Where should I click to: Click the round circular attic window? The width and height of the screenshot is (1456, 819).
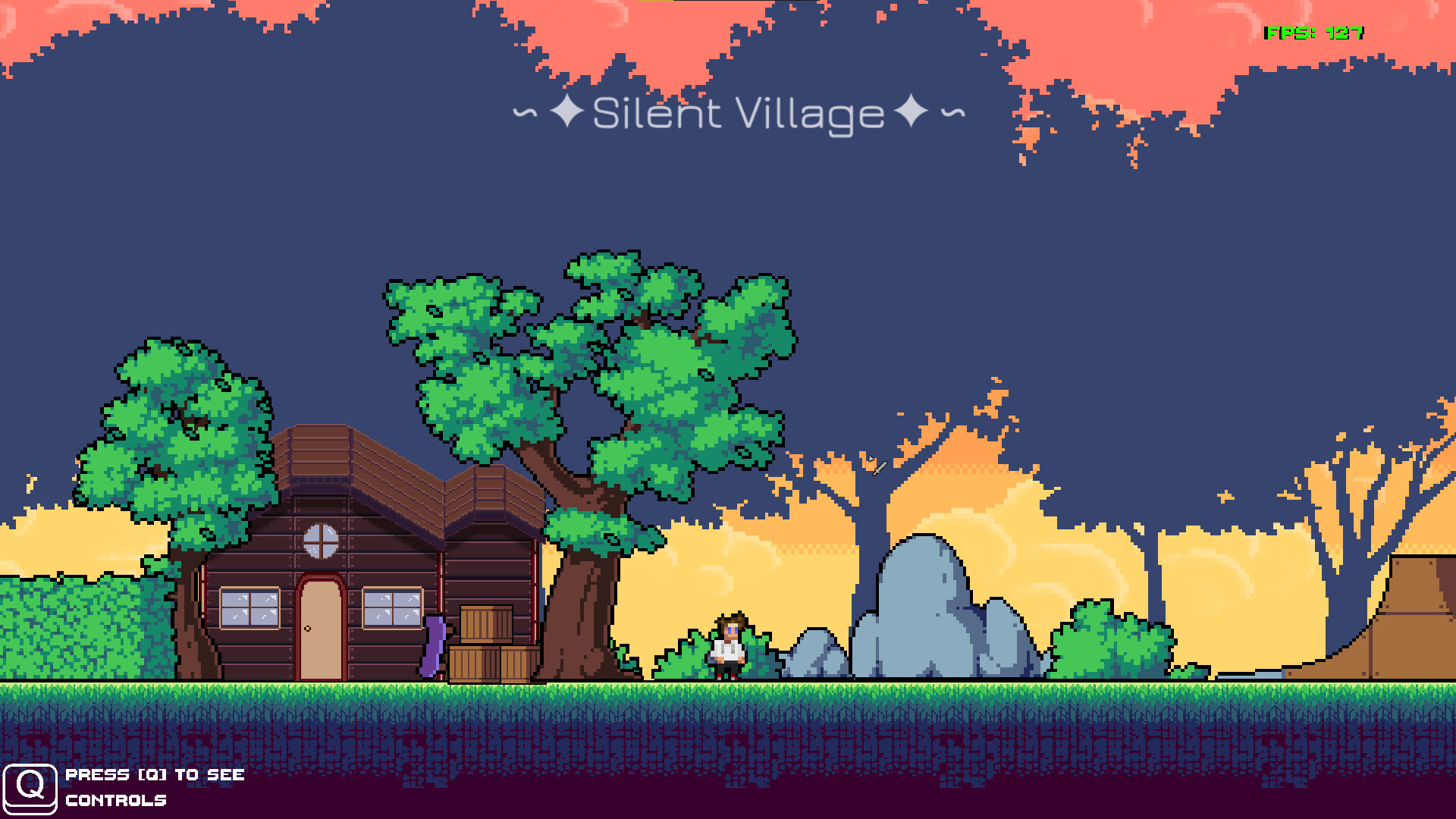[322, 540]
